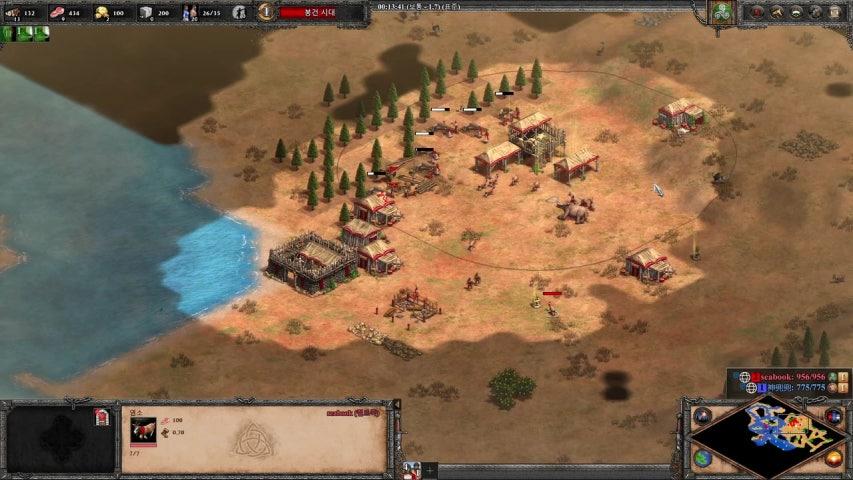853x480 pixels.
Task: Select the idle villager button
Action: click(x=239, y=12)
